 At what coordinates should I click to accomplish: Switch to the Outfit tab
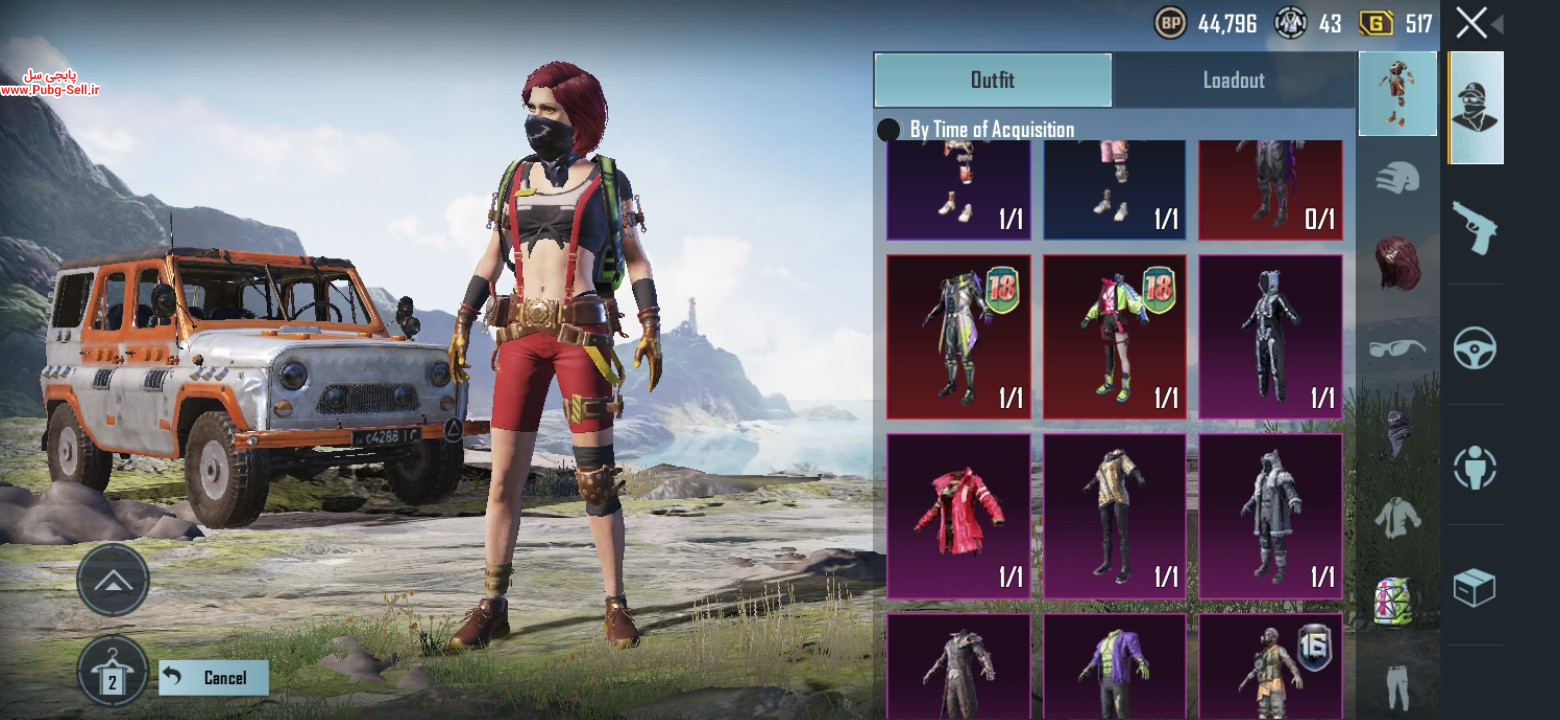pos(992,80)
